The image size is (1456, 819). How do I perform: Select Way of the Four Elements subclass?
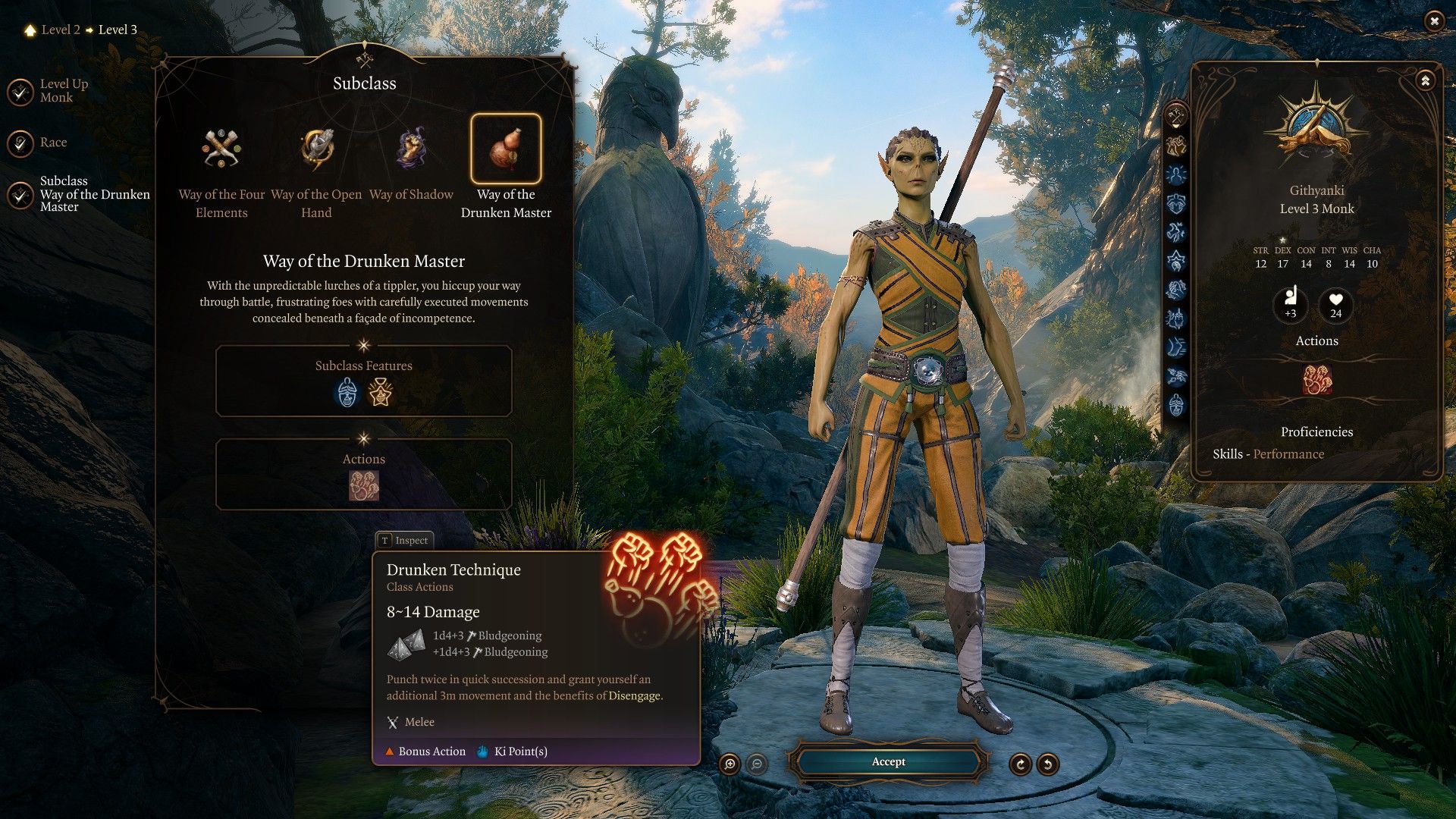(x=221, y=149)
